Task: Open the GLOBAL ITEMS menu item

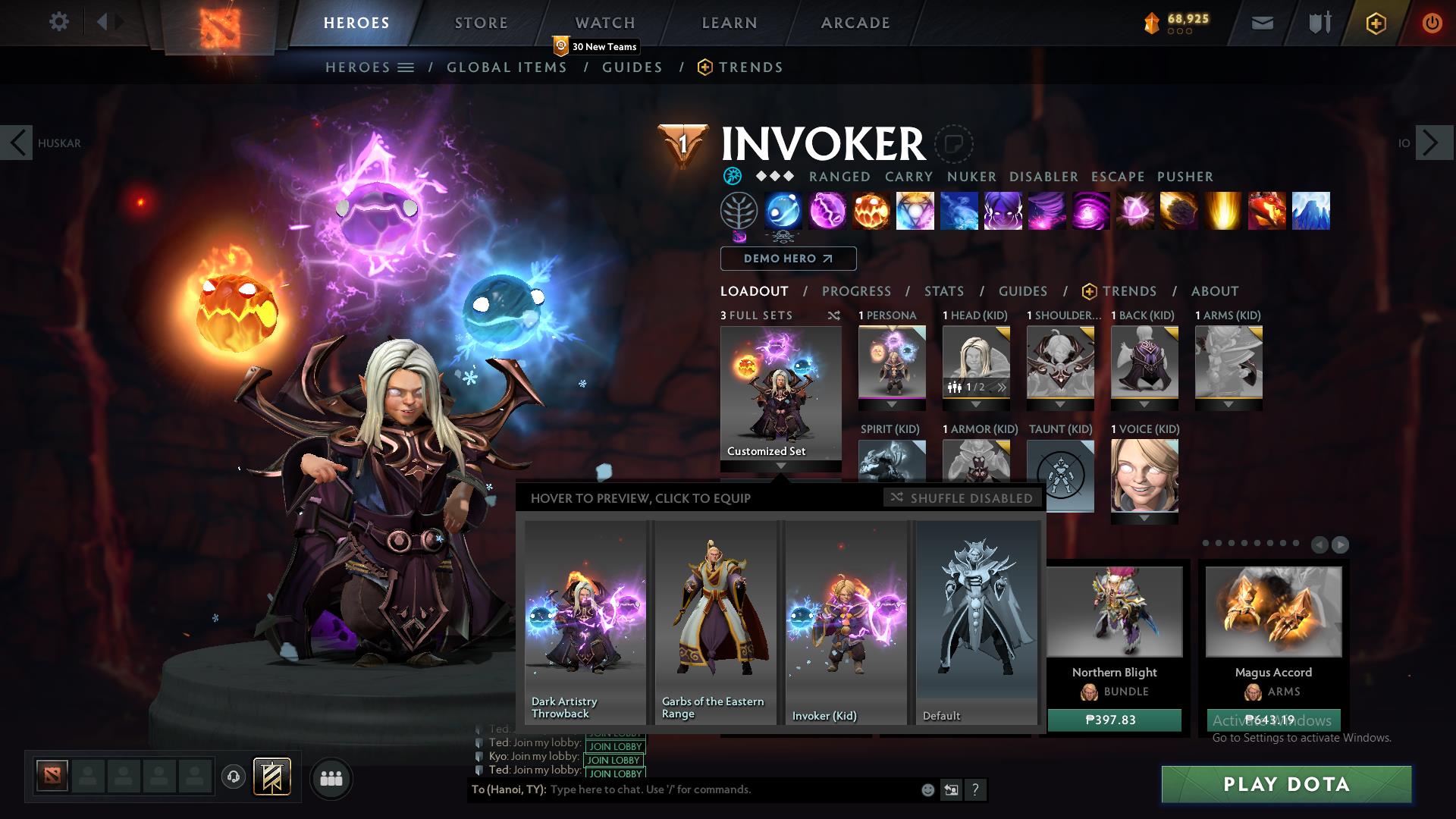Action: coord(507,67)
